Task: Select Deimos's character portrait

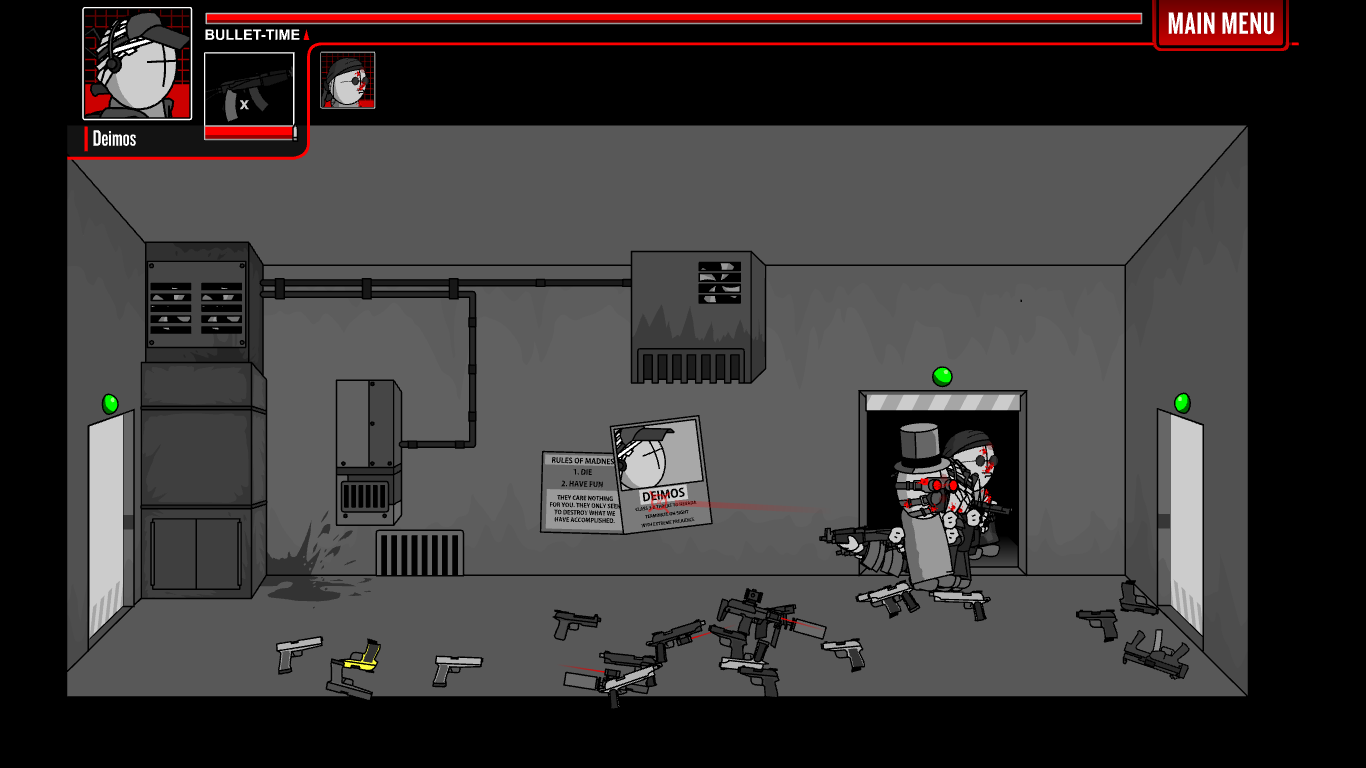Action: [x=137, y=62]
